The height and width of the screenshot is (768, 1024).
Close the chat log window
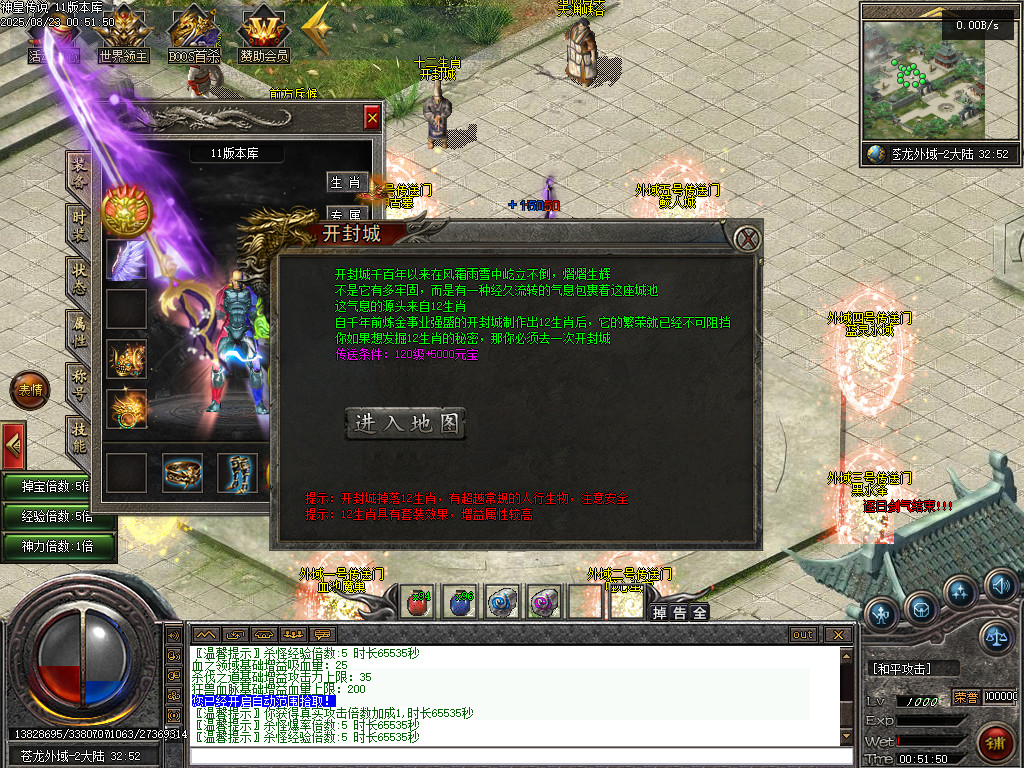[838, 634]
